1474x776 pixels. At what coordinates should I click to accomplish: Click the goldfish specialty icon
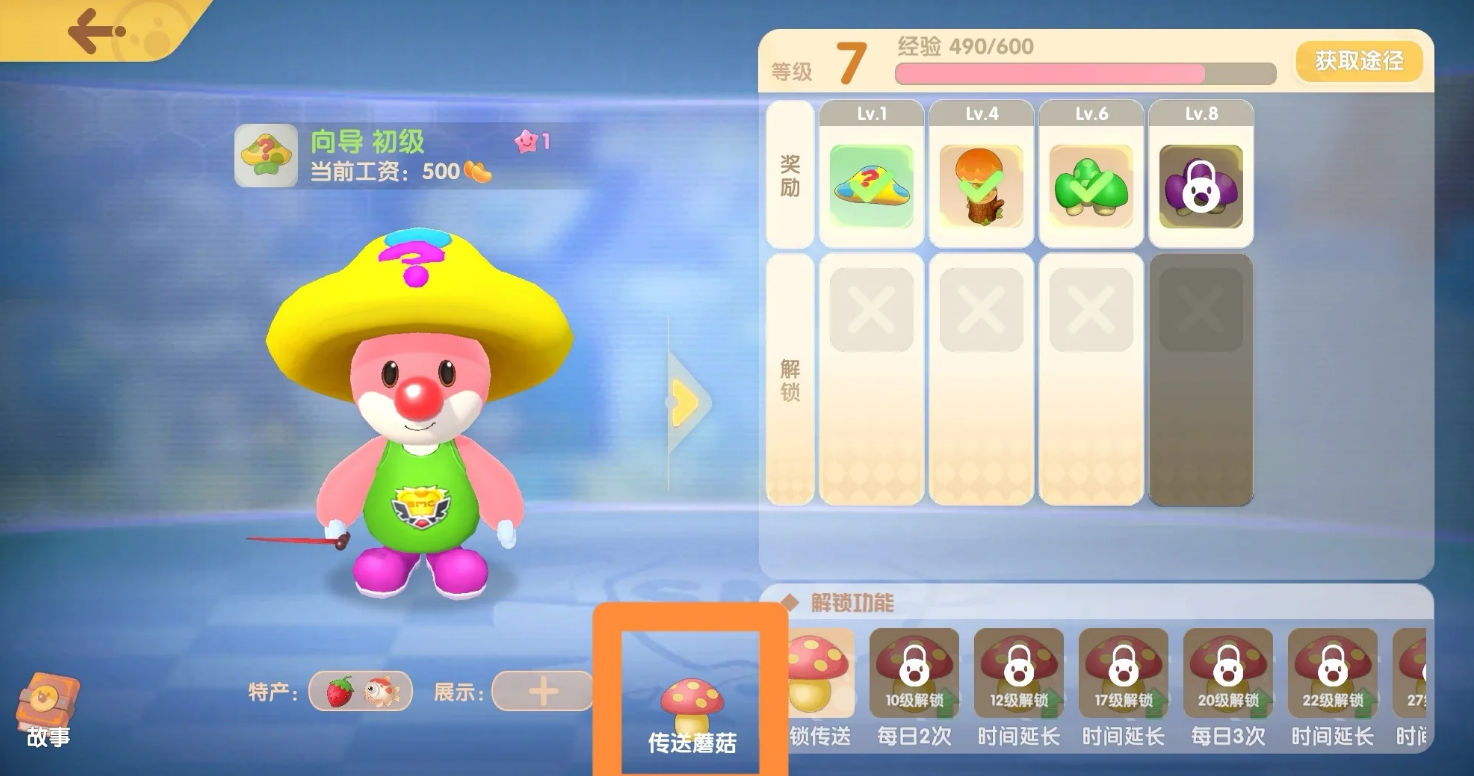382,691
